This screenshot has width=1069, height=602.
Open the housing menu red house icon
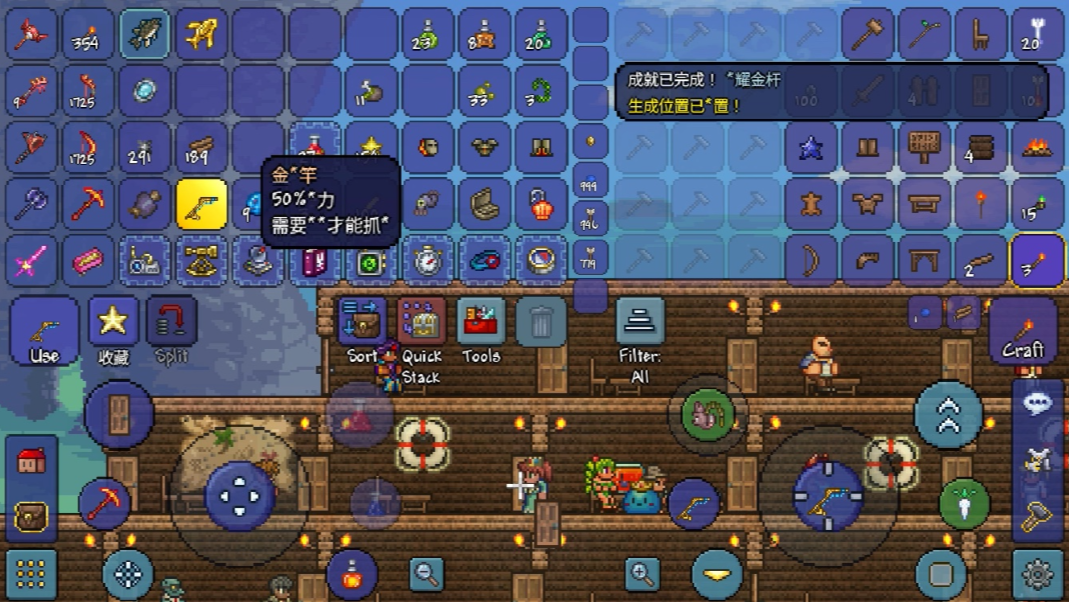[x=31, y=461]
